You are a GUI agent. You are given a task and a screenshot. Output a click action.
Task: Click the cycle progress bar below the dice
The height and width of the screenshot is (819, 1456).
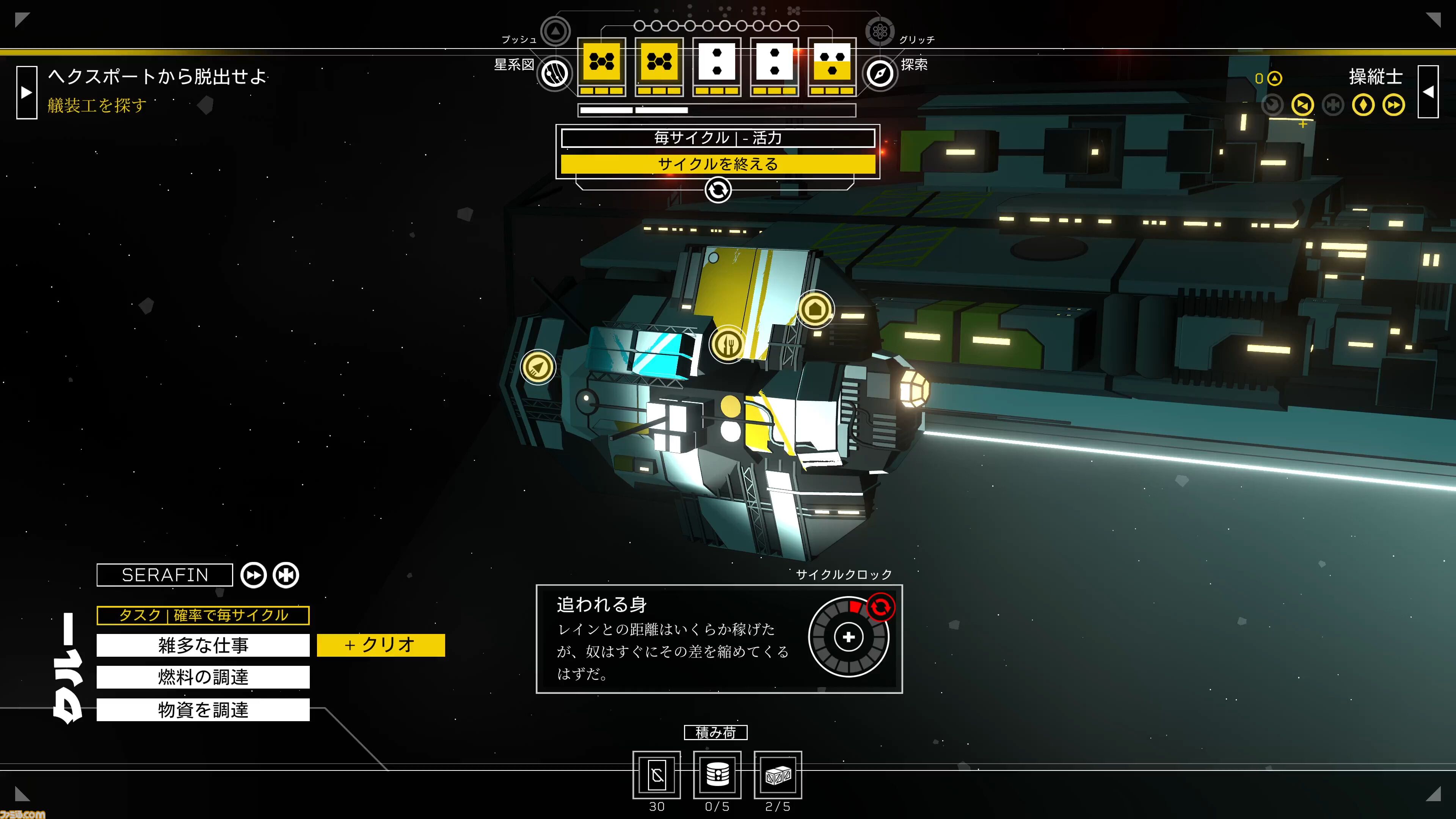pyautogui.click(x=717, y=110)
